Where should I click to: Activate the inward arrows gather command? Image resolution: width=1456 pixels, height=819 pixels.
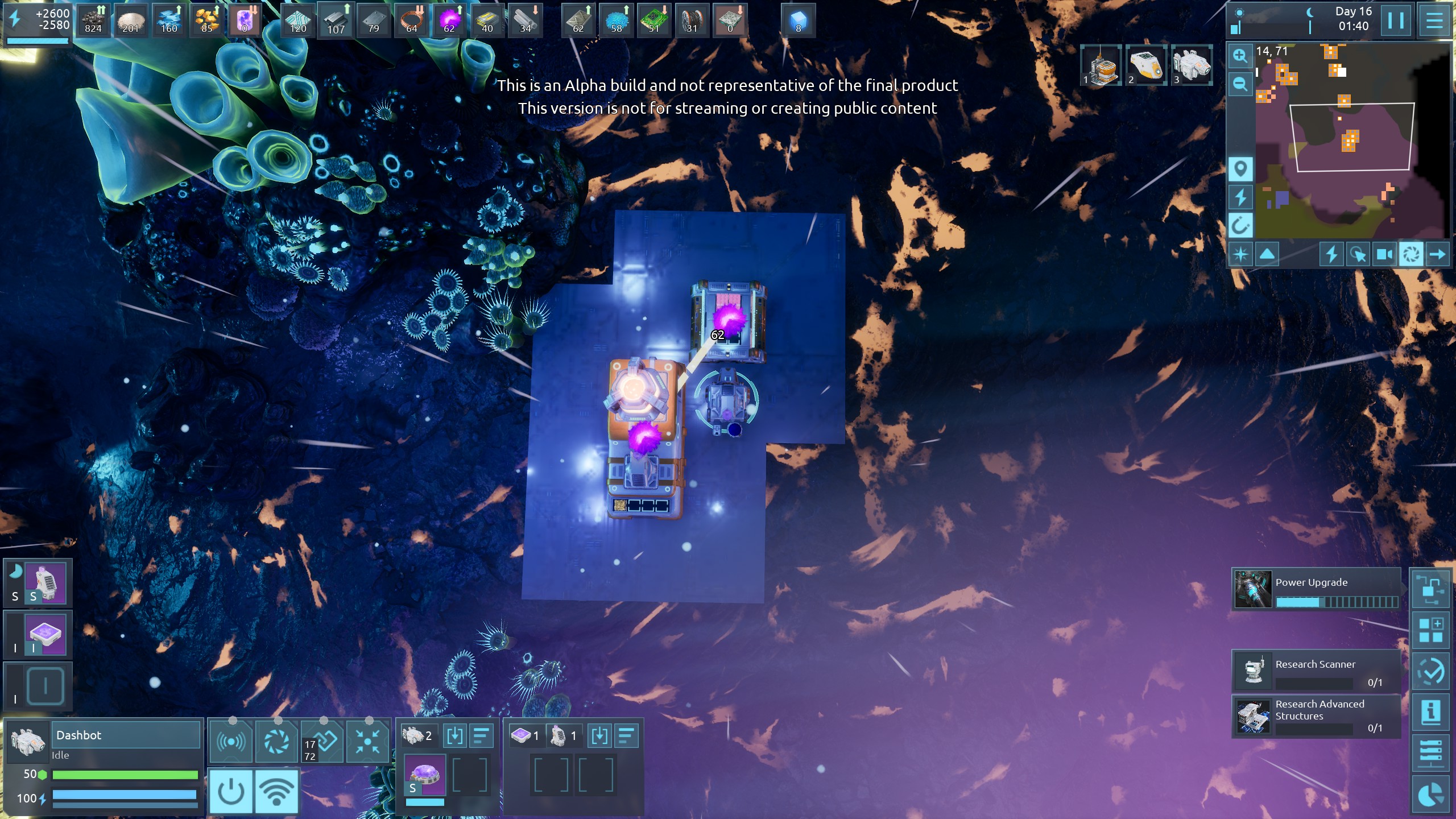[367, 741]
